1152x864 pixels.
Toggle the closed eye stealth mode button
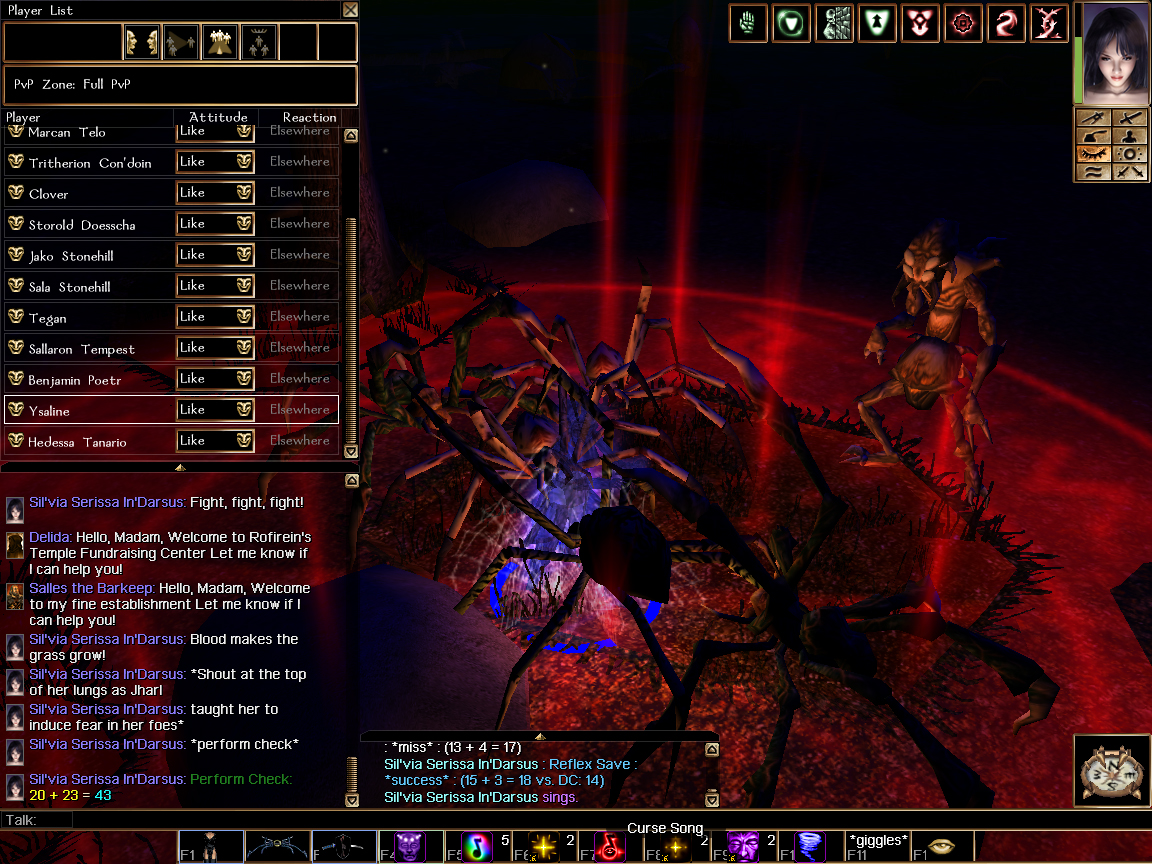point(1094,154)
